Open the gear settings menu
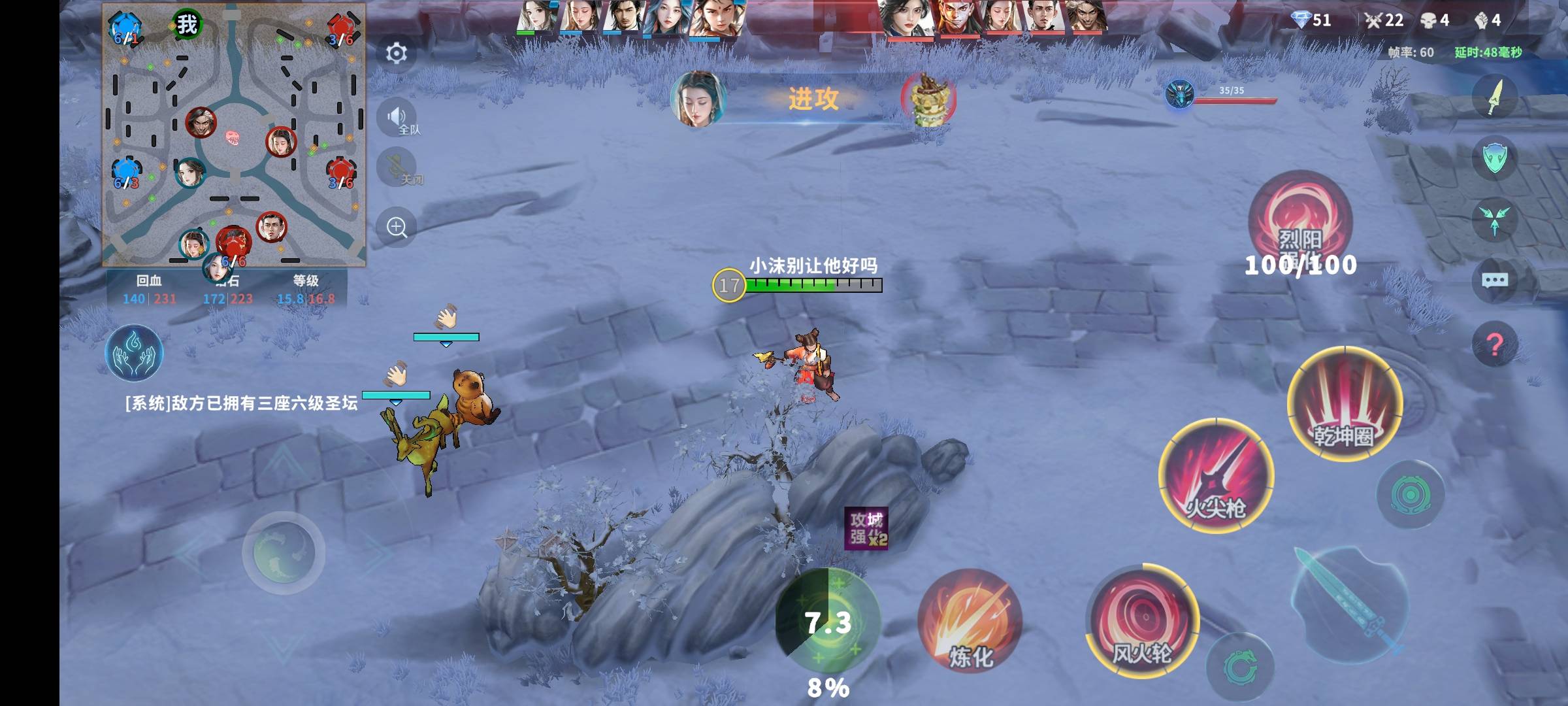This screenshot has height=706, width=1568. pyautogui.click(x=397, y=53)
